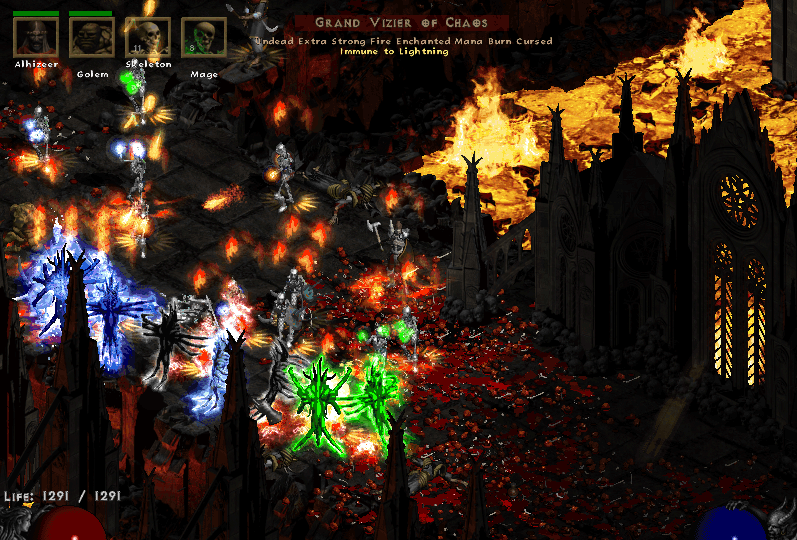Select the Mage minion portrait

click(x=203, y=37)
